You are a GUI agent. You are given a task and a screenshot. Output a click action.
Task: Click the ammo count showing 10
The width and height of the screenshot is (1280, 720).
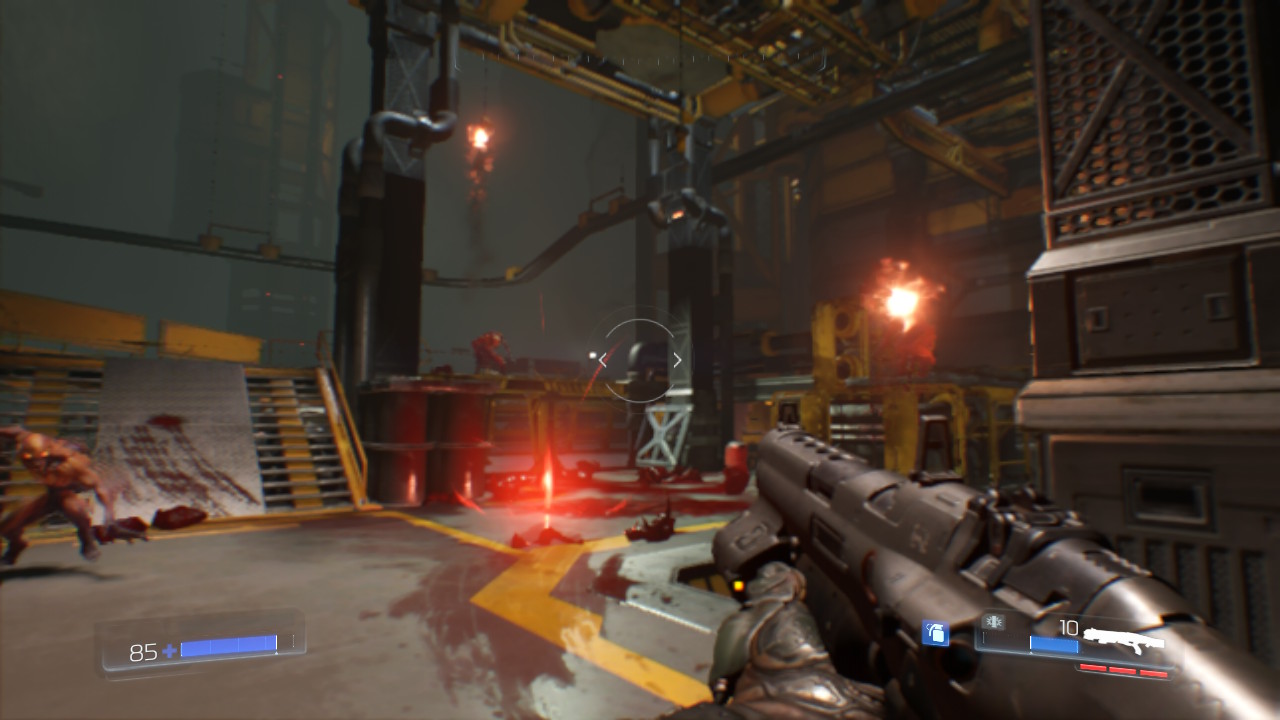pyautogui.click(x=1068, y=627)
